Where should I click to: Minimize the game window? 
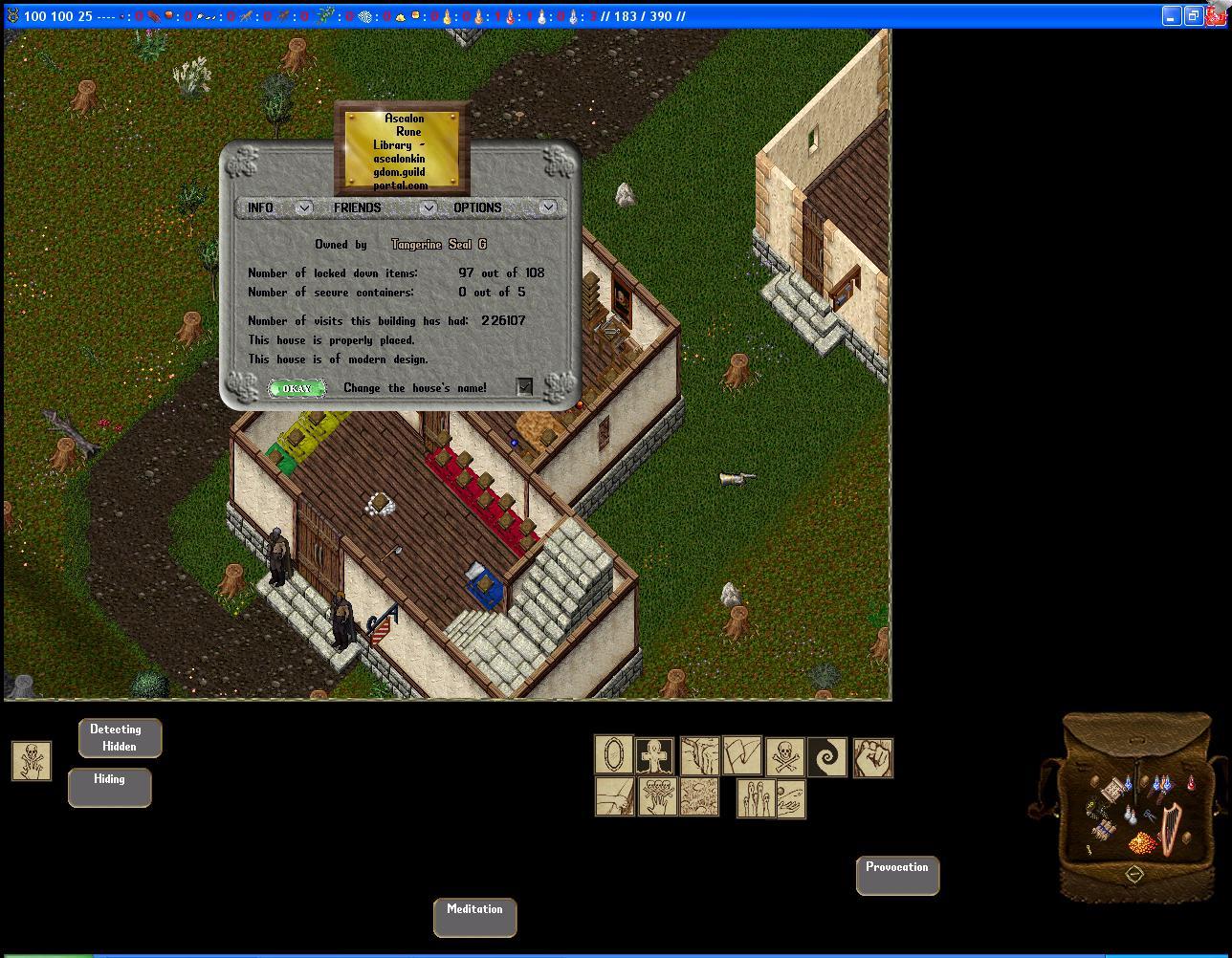point(1171,16)
